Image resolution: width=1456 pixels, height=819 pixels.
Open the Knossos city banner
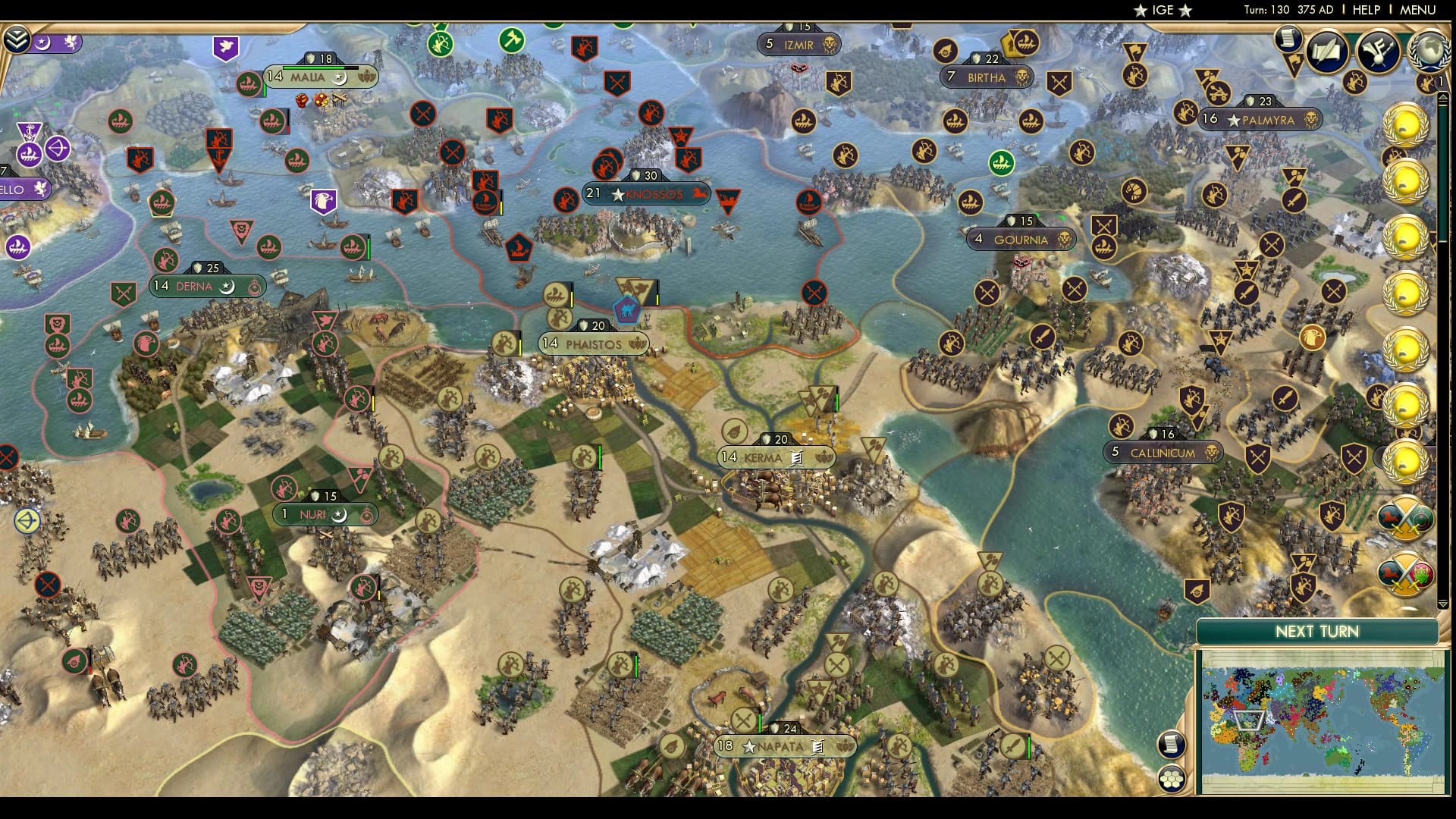pyautogui.click(x=646, y=194)
